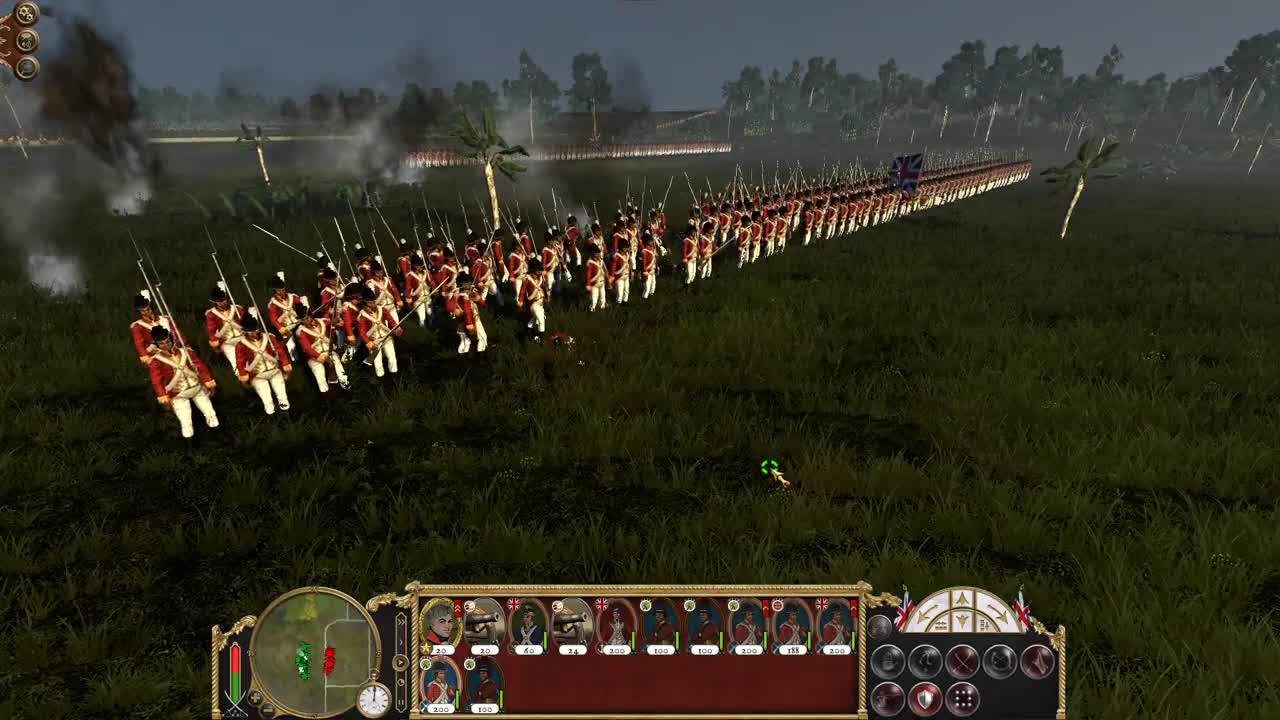Select the melee mode crossed-swords icon
Screen dimensions: 1280x720
pyautogui.click(x=963, y=661)
